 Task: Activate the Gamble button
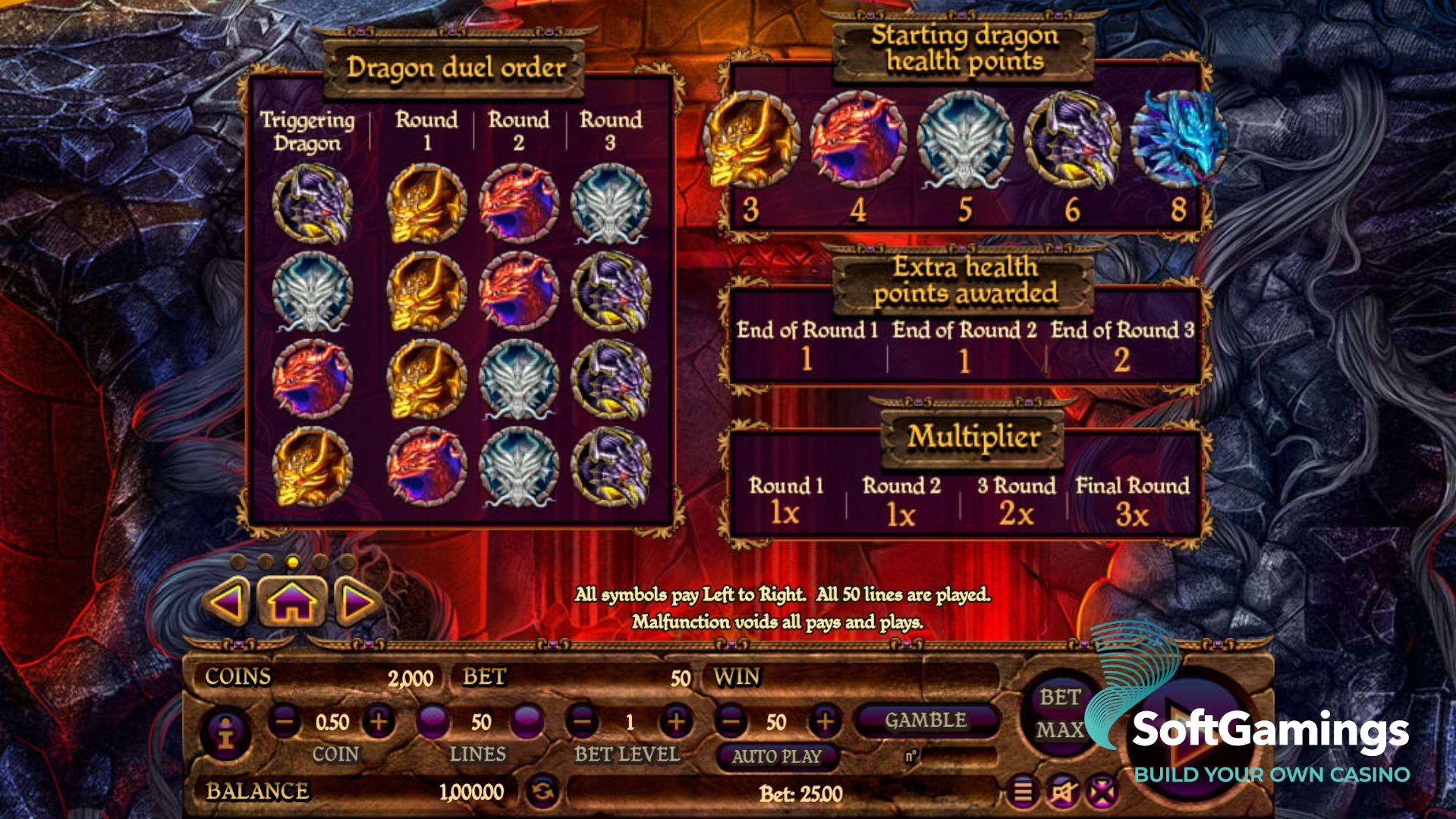[925, 720]
